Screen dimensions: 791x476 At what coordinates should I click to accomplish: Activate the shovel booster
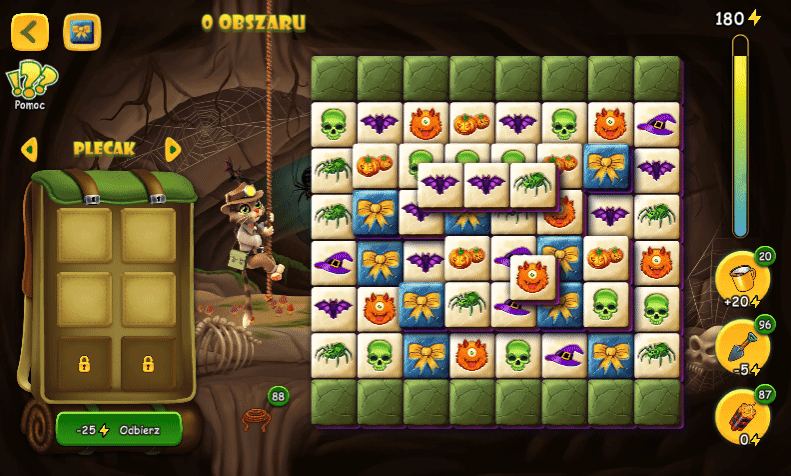[741, 347]
